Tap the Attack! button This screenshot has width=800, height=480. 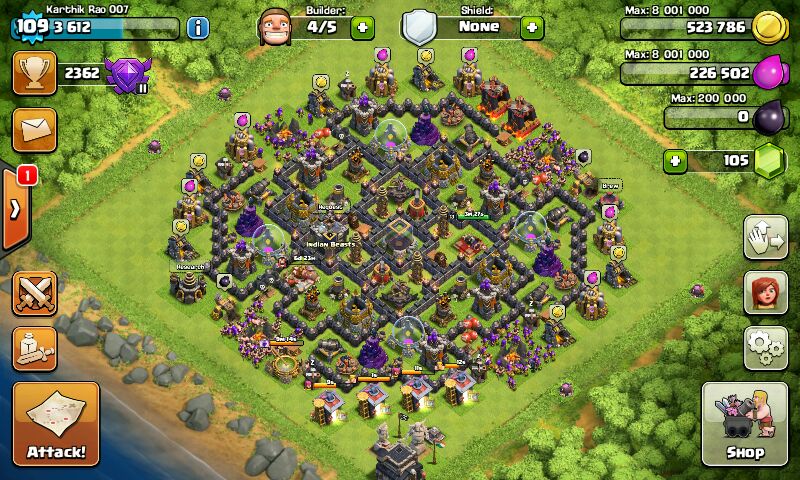tap(56, 425)
